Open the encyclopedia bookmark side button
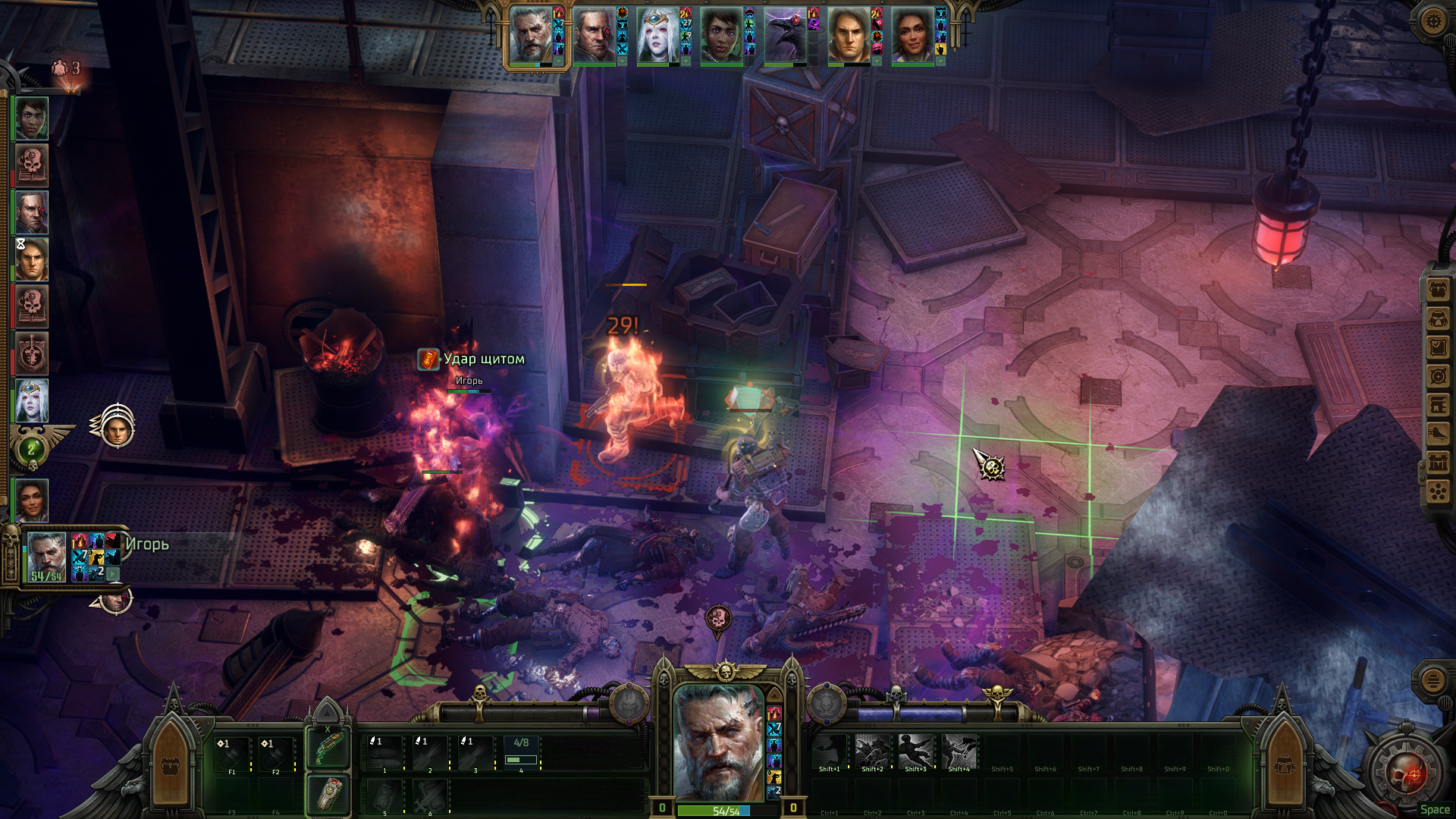The width and height of the screenshot is (1456, 819). click(x=1438, y=405)
